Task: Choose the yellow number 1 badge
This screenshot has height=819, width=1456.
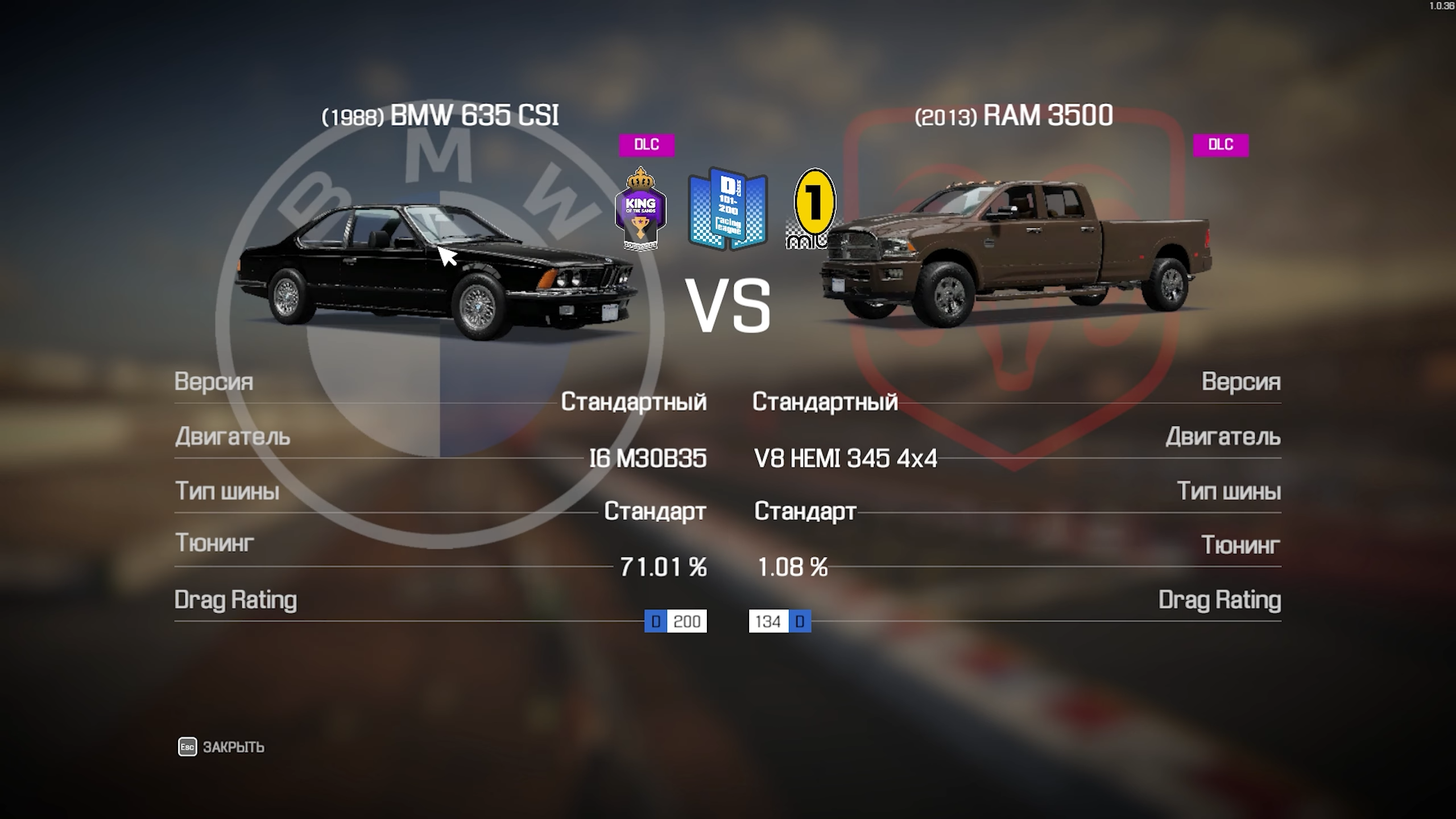Action: [814, 208]
